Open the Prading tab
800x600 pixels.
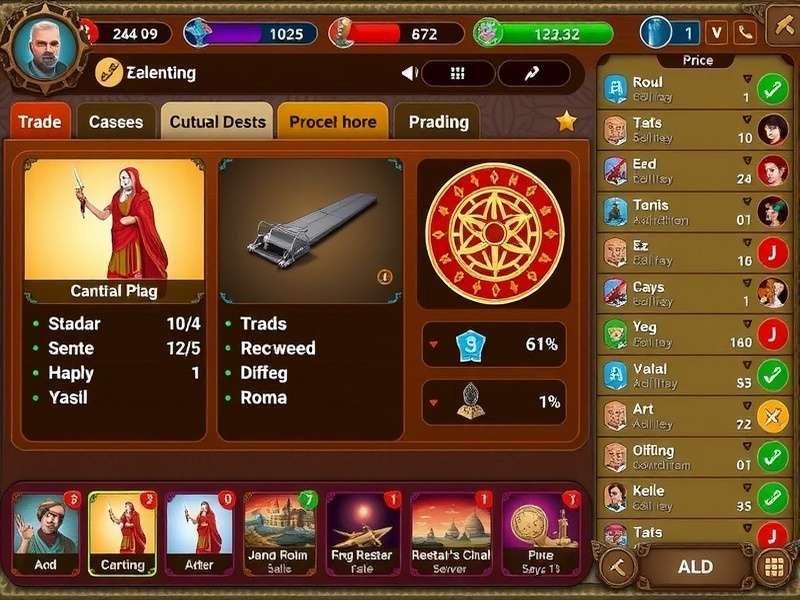tap(438, 122)
